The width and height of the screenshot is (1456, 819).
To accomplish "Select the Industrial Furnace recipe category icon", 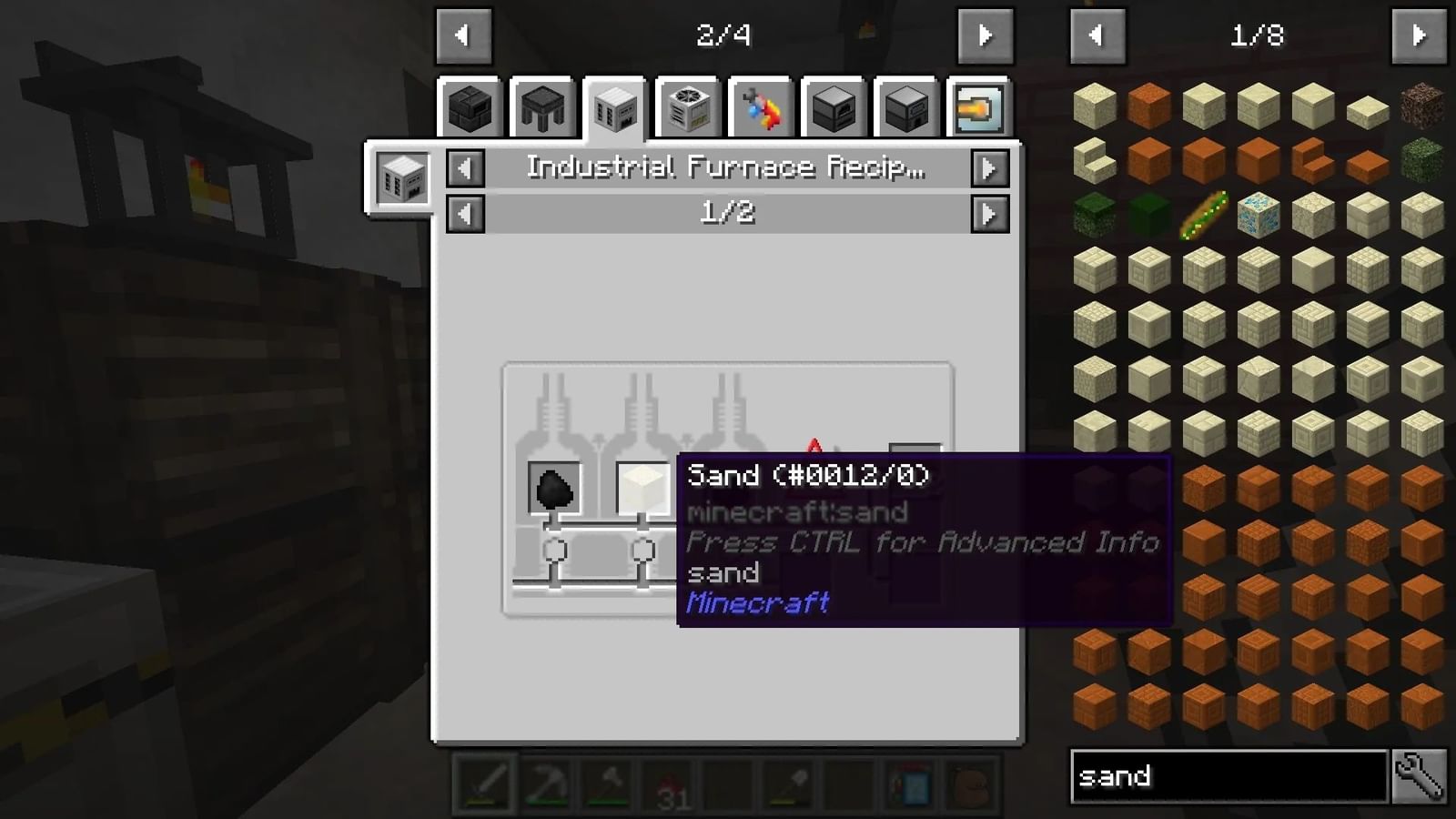I will pyautogui.click(x=615, y=107).
